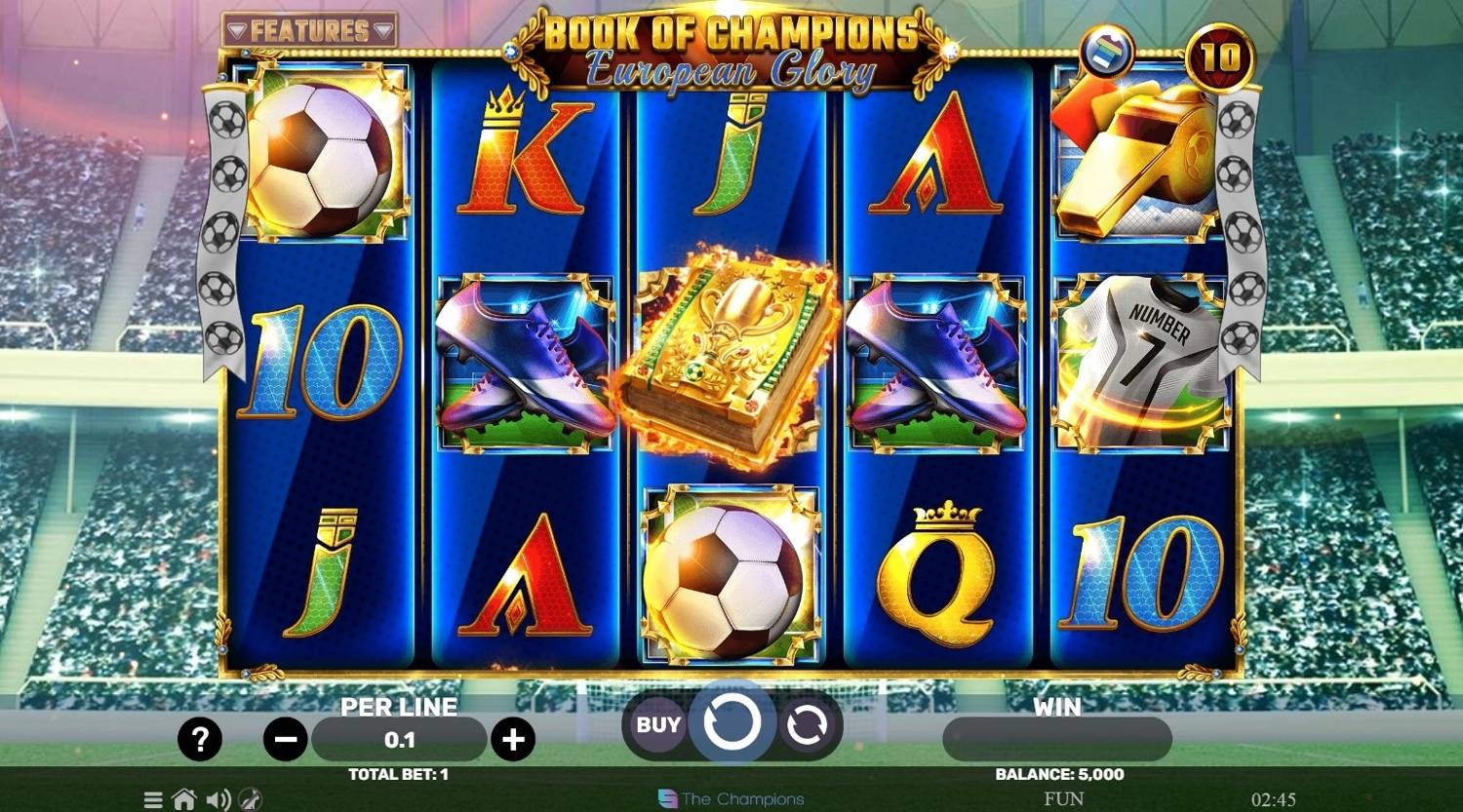Click the mascot icon beside the speaker
1463x812 pixels.
pos(252,799)
